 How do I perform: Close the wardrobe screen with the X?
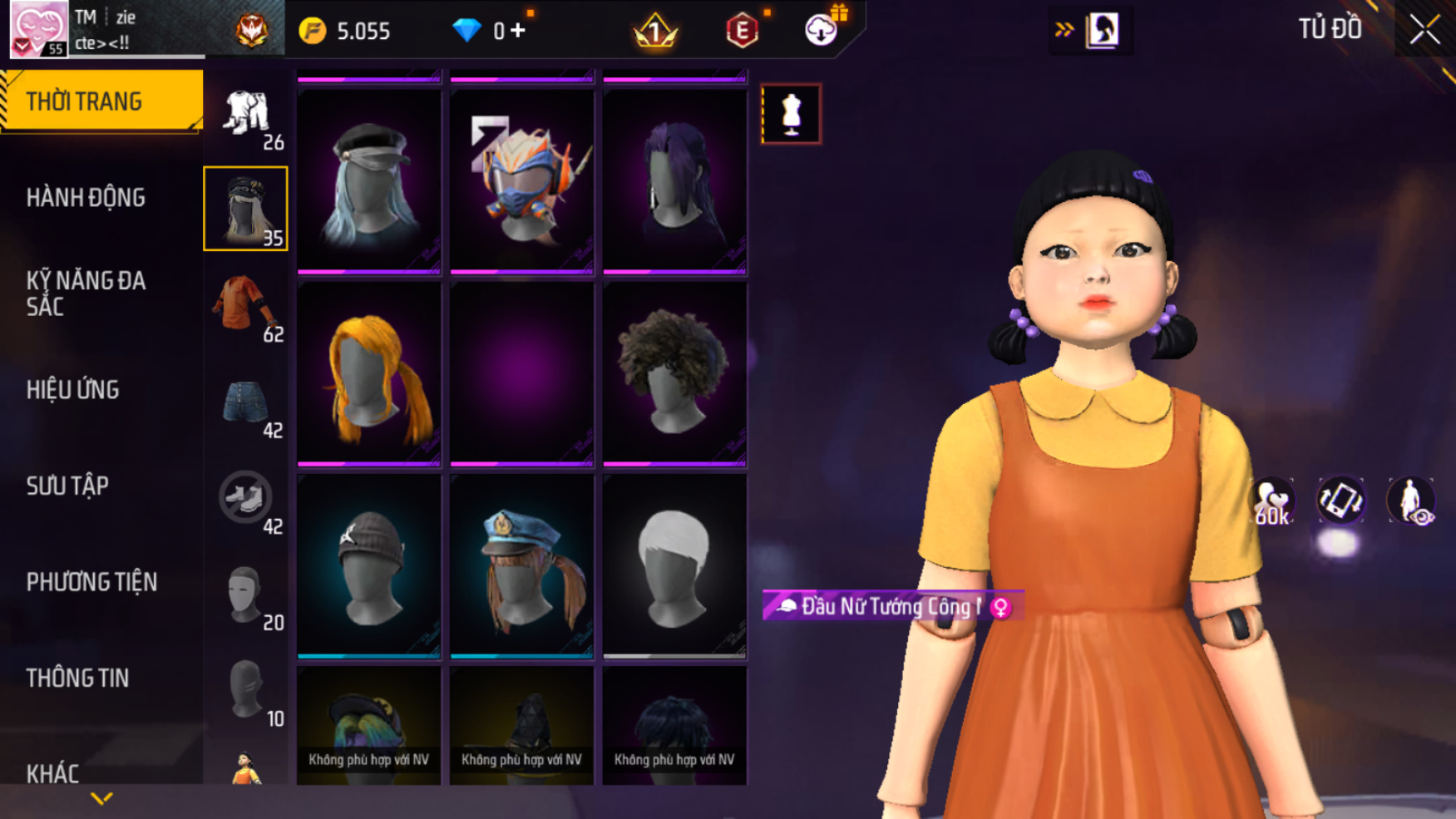pyautogui.click(x=1424, y=31)
